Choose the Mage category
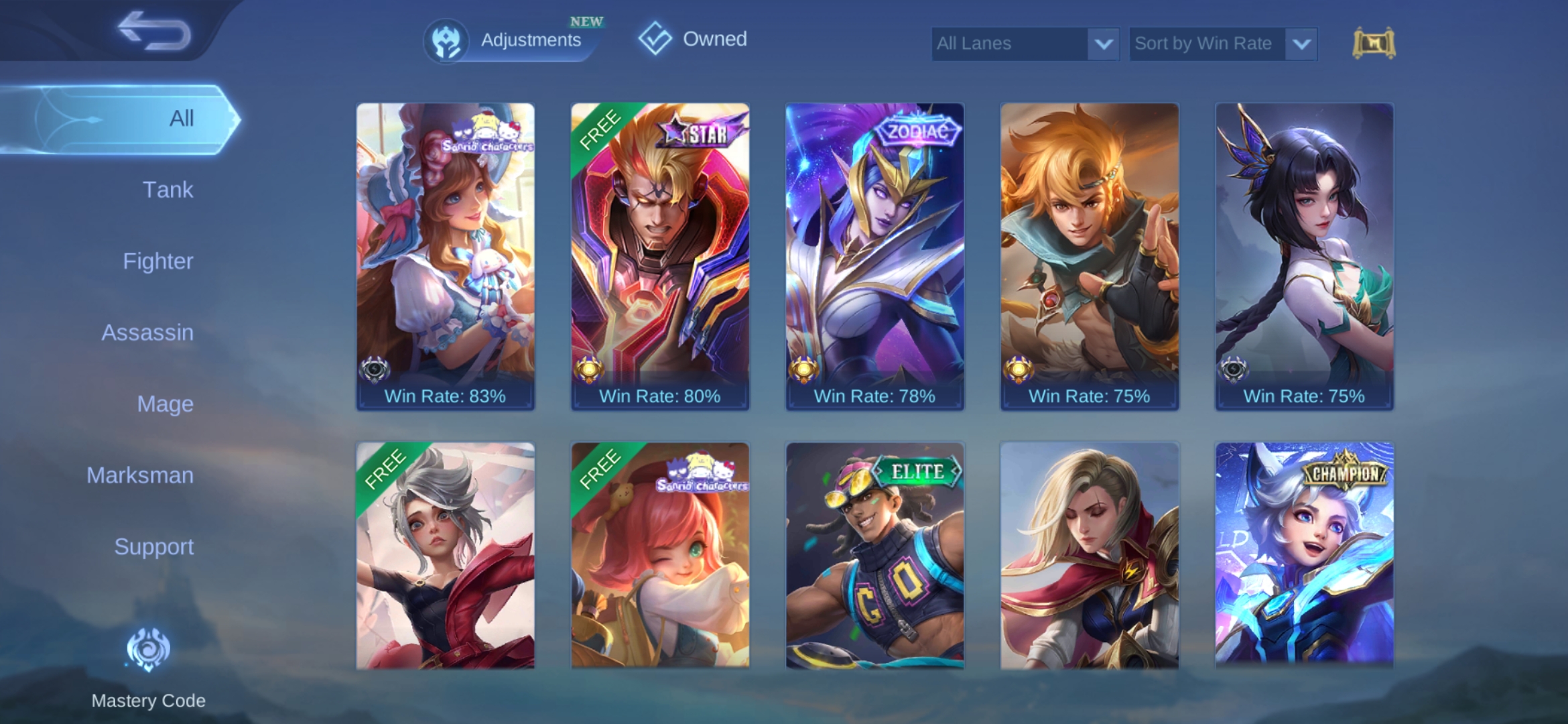This screenshot has width=1568, height=724. 165,404
